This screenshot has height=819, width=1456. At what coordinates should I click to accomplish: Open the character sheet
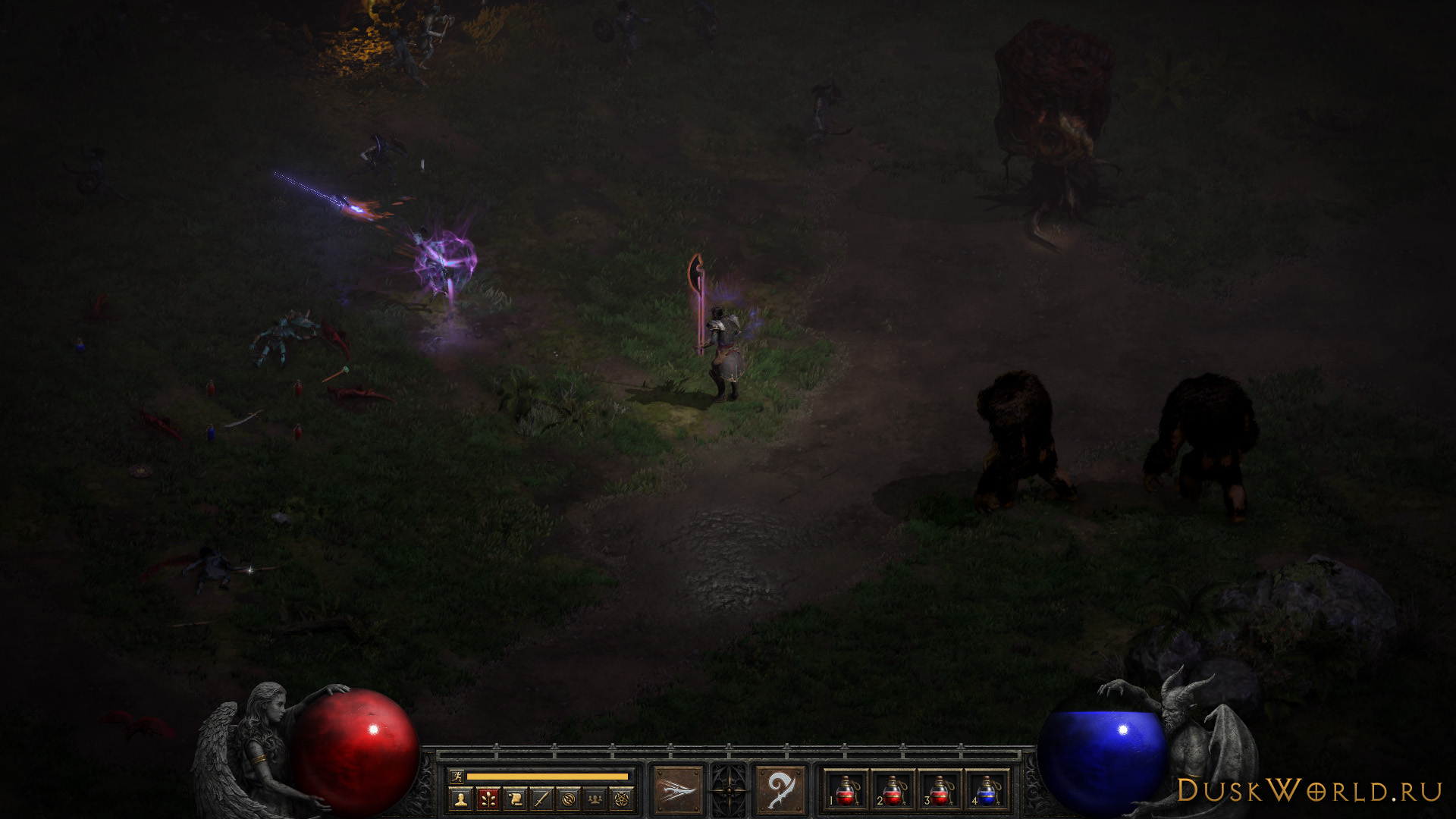click(460, 799)
